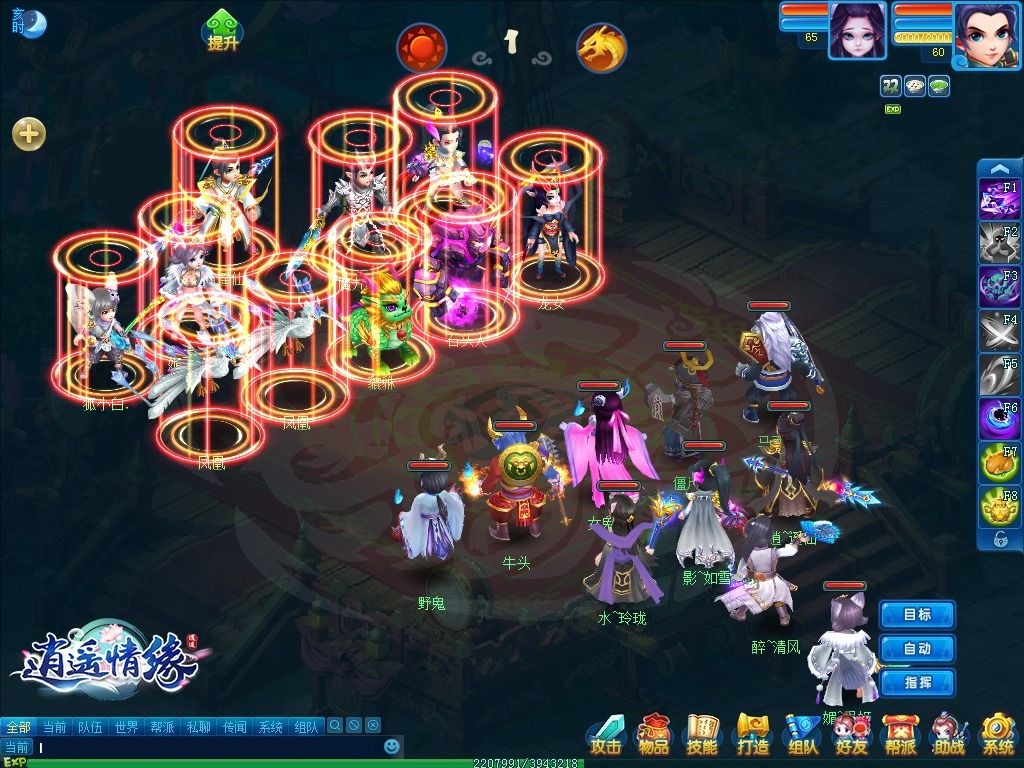Click the green 提升 upgrade icon

223,31
